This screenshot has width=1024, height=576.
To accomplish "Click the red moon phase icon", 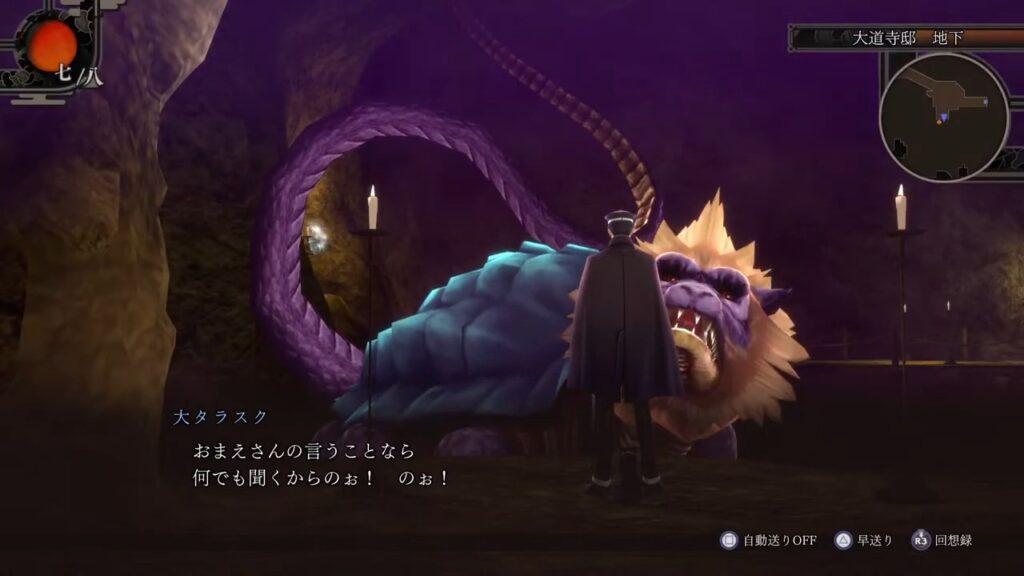I will point(52,44).
